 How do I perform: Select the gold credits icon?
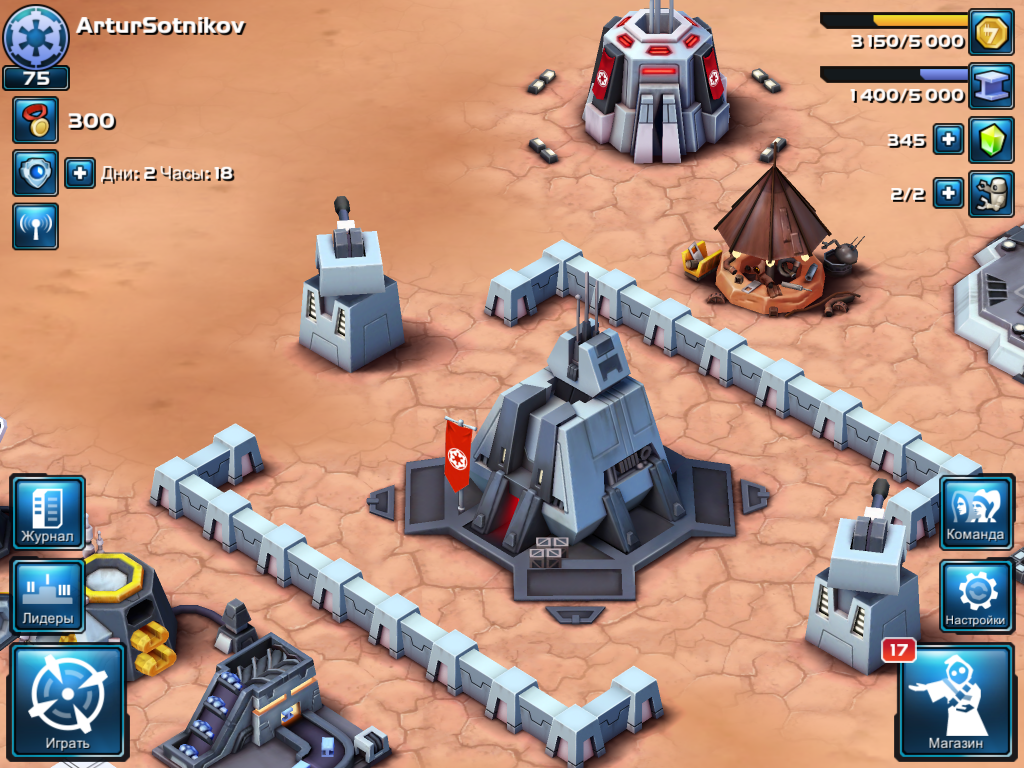click(x=991, y=33)
